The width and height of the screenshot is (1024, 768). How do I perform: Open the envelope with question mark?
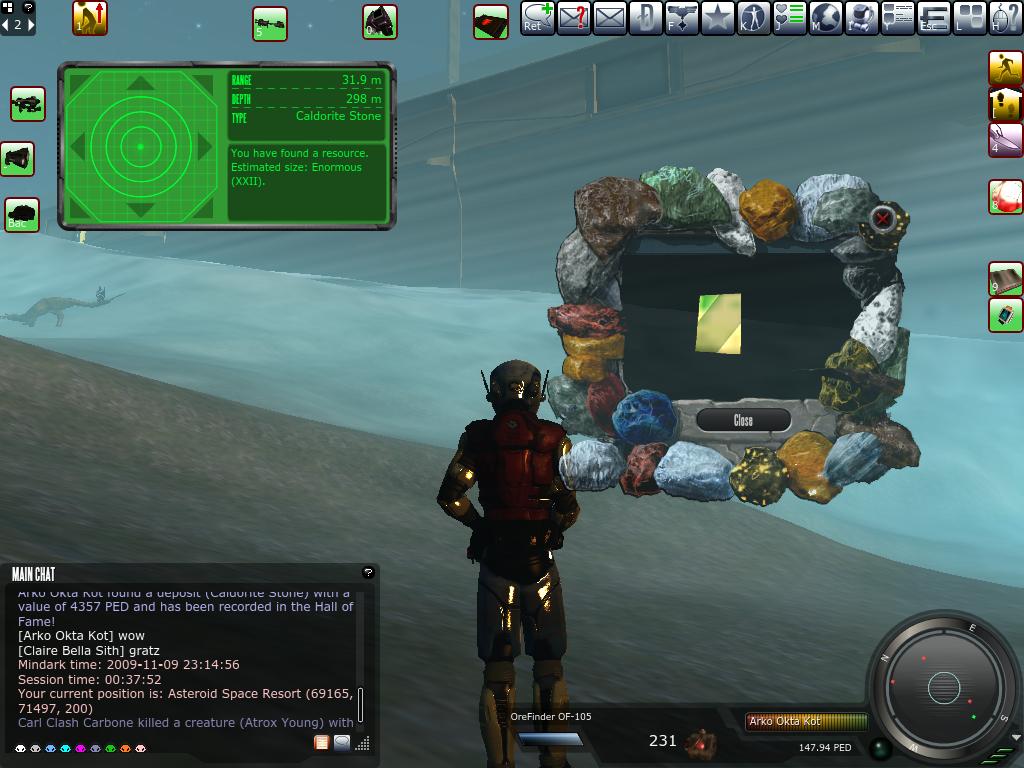coord(573,18)
